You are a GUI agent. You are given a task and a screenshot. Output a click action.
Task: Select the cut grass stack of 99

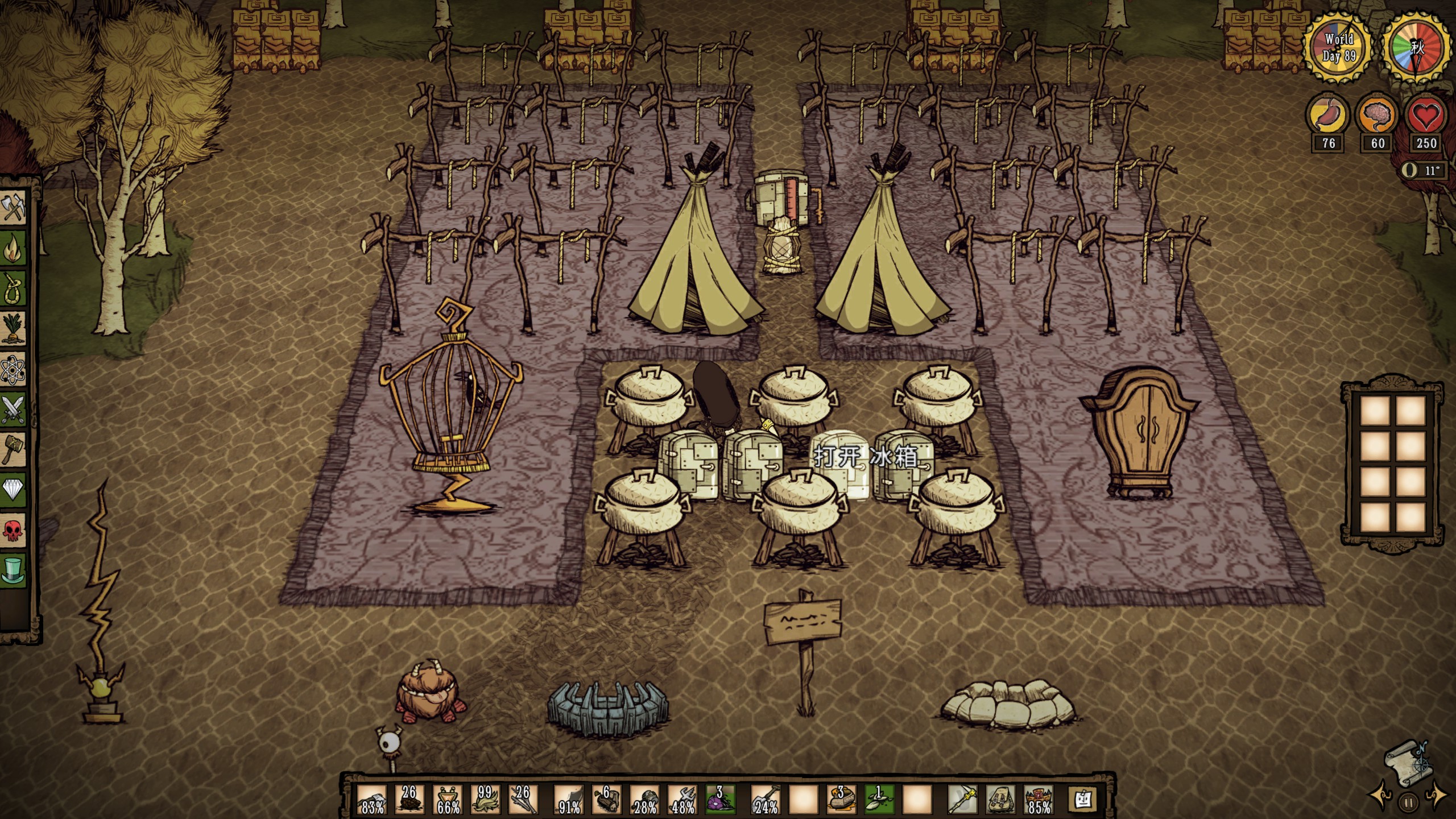(x=485, y=800)
